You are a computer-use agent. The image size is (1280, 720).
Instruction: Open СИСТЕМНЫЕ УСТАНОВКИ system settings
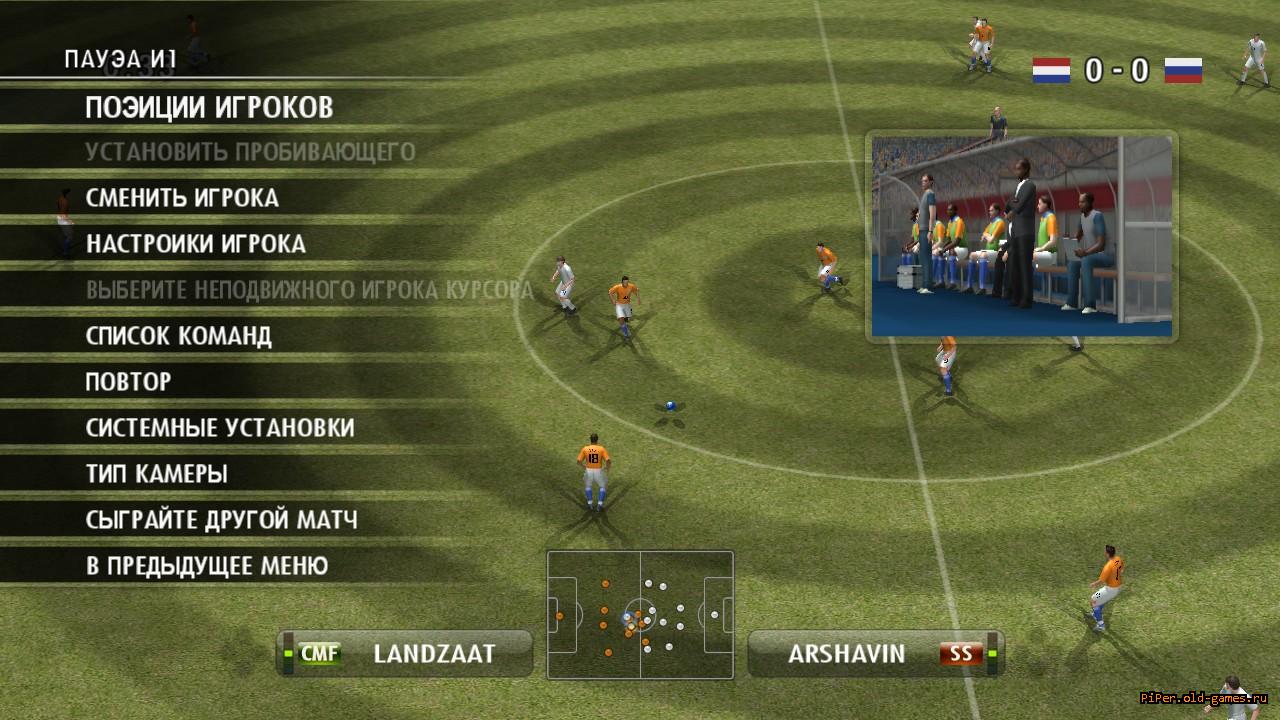[220, 428]
